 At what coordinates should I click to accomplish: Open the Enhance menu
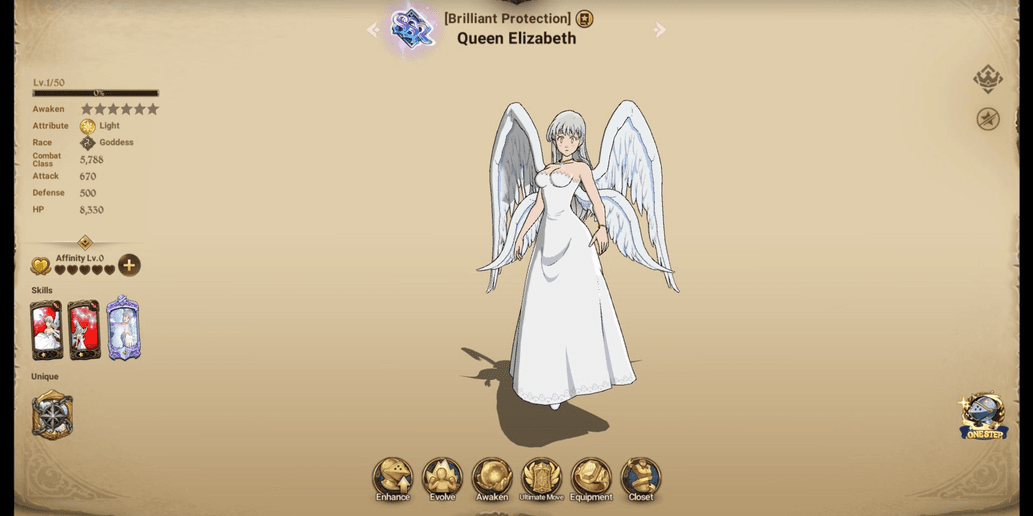pyautogui.click(x=393, y=478)
